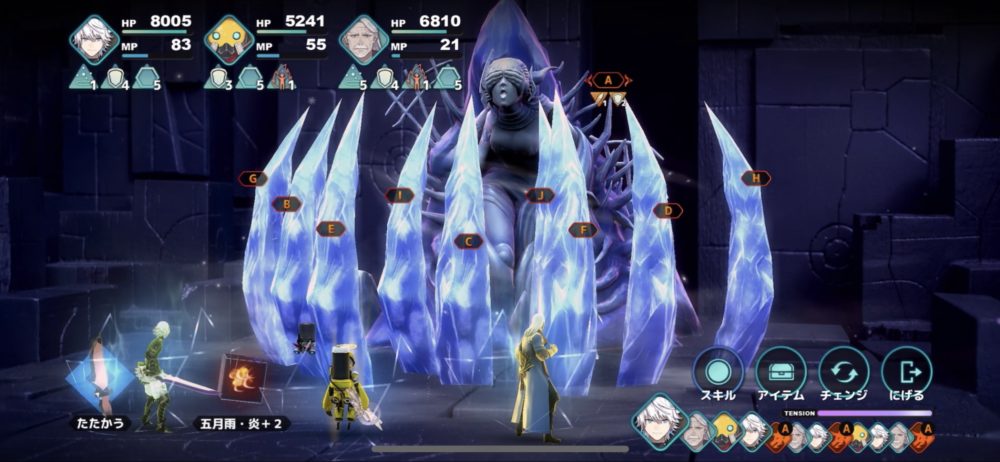Target enemy marker A on the boss
Image resolution: width=1000 pixels, height=462 pixels.
(x=608, y=80)
